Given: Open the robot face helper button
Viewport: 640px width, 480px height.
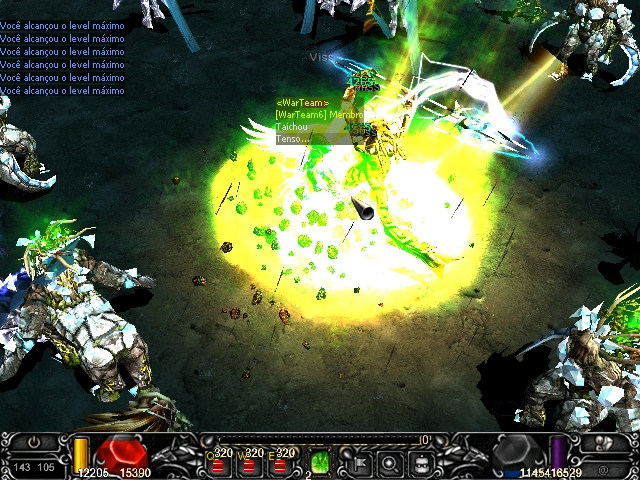Looking at the screenshot, I should tap(424, 462).
